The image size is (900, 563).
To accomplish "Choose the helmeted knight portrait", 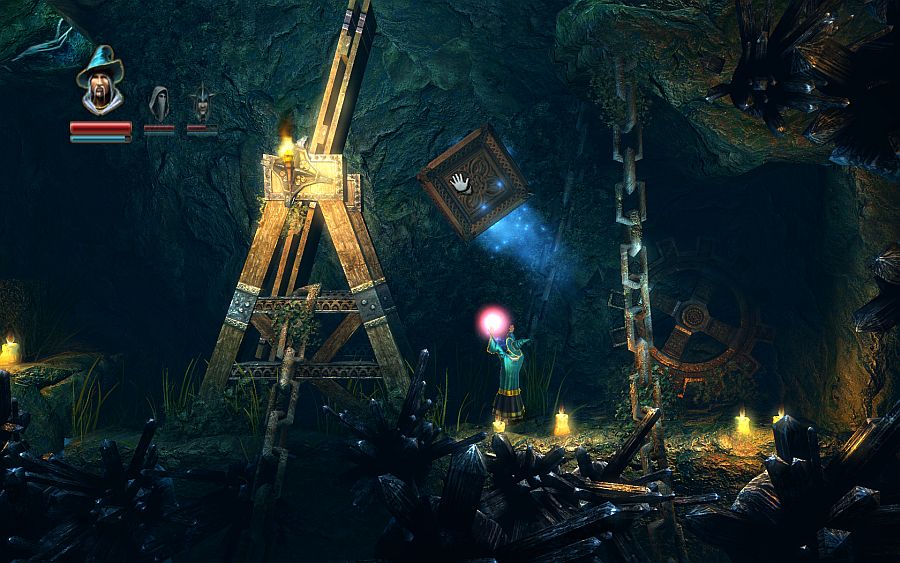I will 202,103.
